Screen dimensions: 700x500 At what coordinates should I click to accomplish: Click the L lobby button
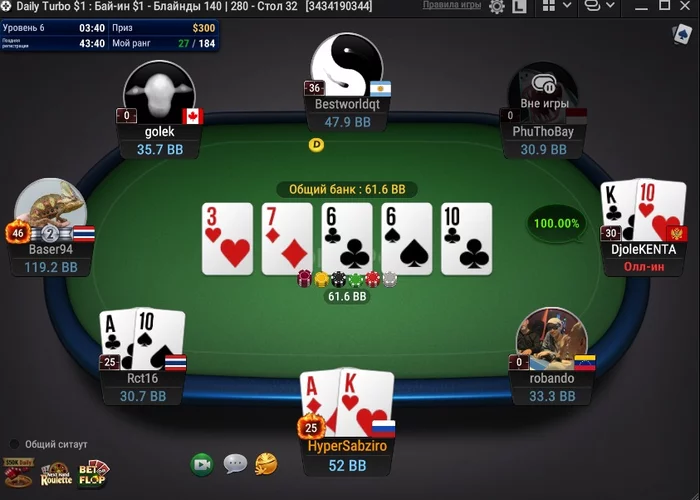(x=520, y=7)
